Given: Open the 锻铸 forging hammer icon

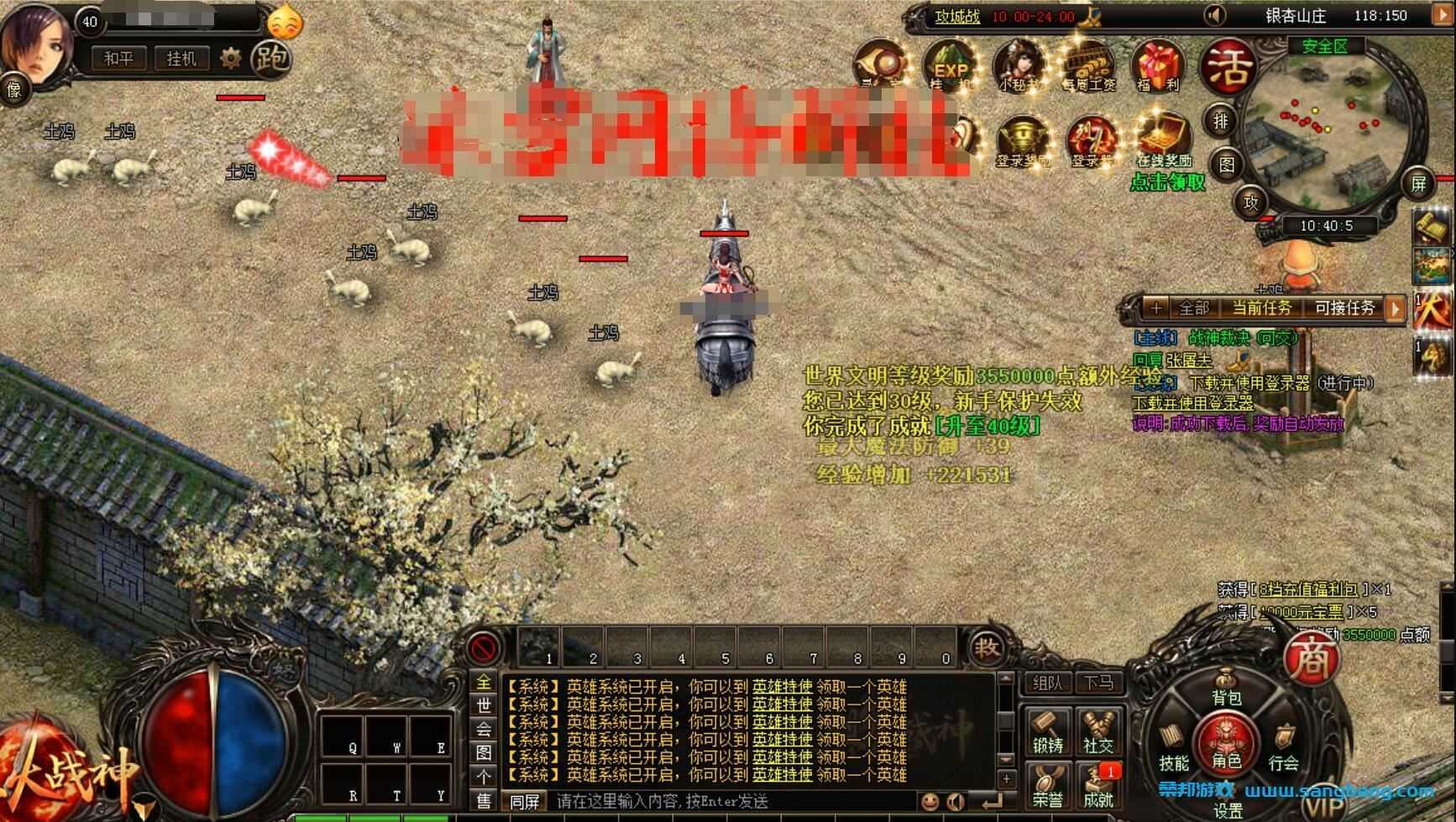Looking at the screenshot, I should pyautogui.click(x=1048, y=732).
